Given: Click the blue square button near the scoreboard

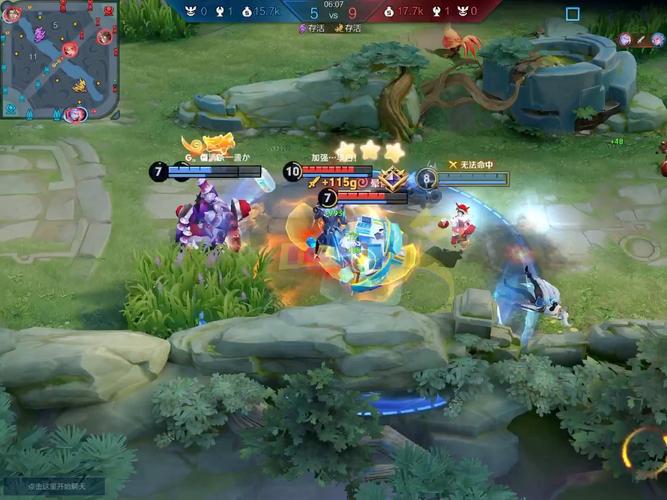Looking at the screenshot, I should (x=572, y=14).
